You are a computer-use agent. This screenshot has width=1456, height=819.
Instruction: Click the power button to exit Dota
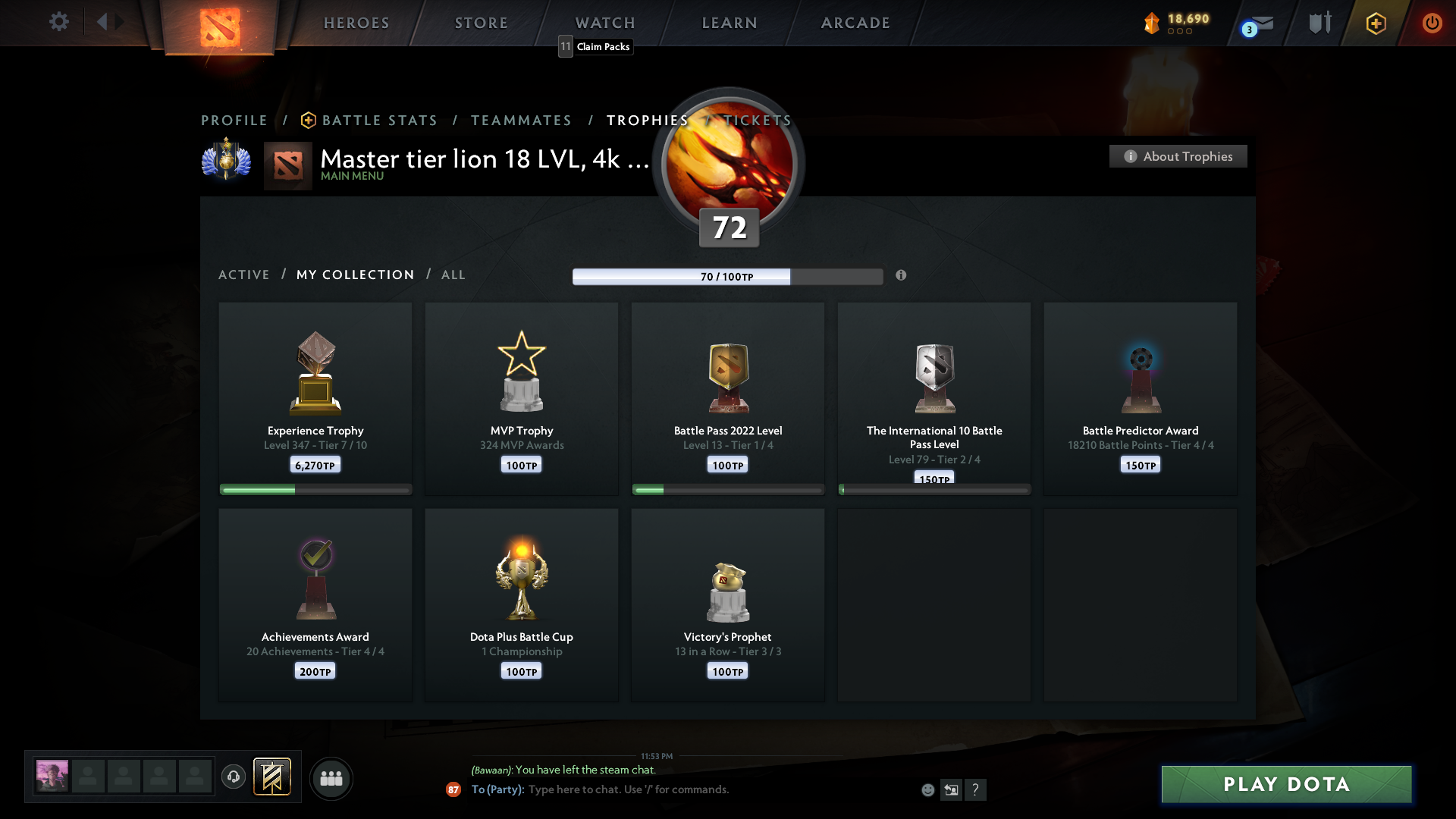(1432, 23)
